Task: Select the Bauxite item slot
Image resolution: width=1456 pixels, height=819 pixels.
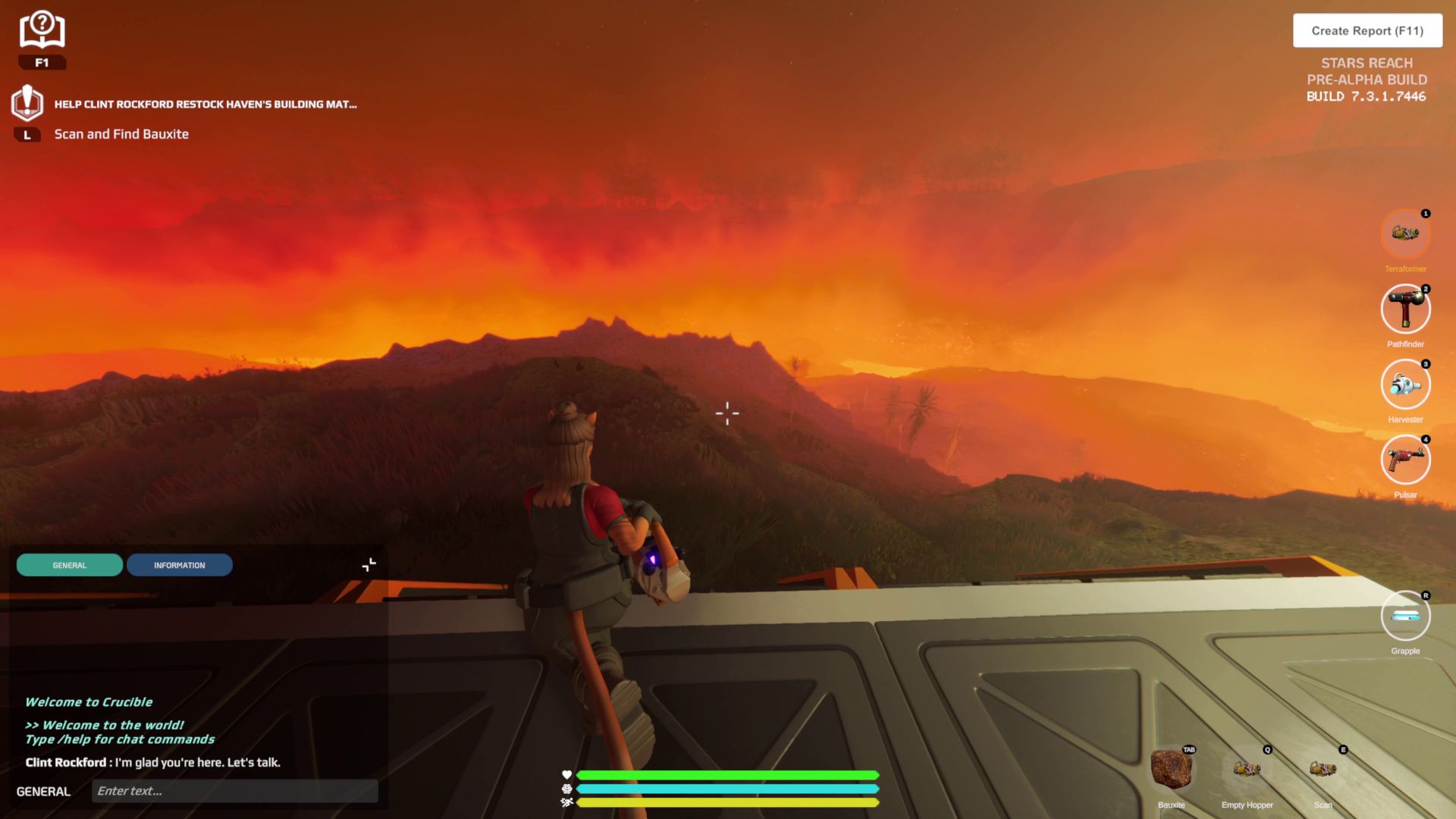Action: tap(1171, 770)
